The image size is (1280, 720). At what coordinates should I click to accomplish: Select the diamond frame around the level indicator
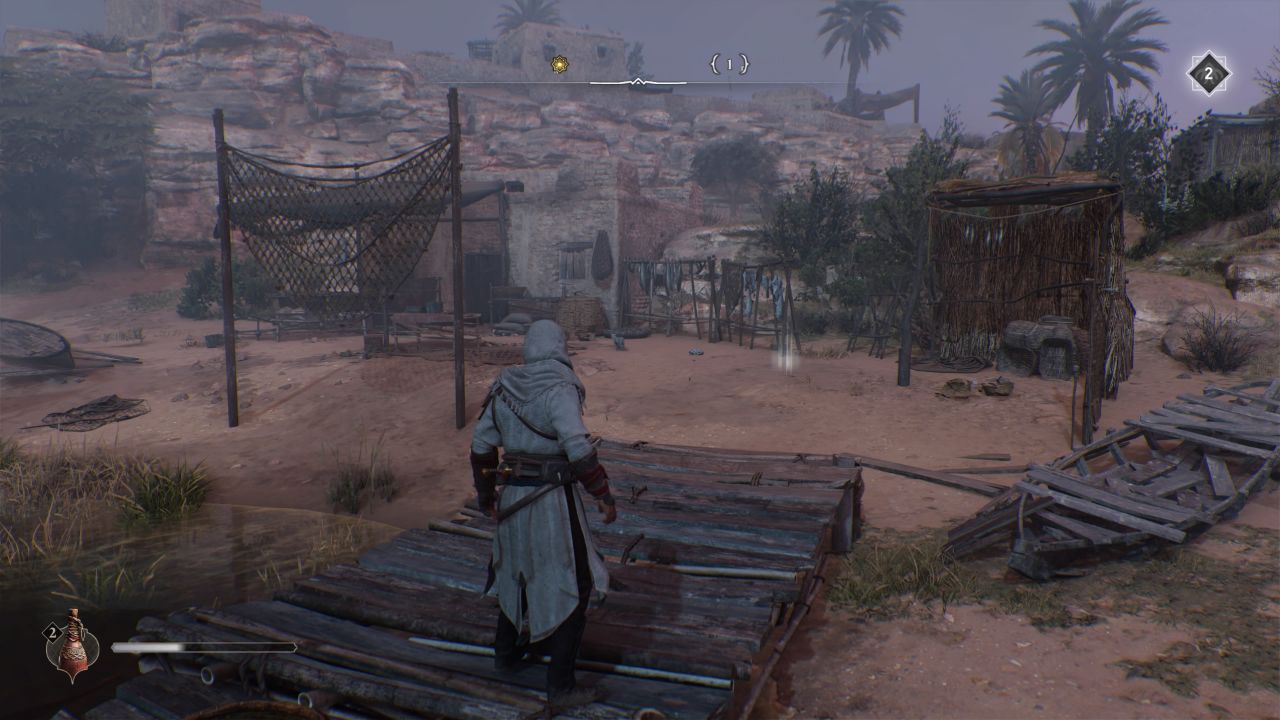point(1207,72)
